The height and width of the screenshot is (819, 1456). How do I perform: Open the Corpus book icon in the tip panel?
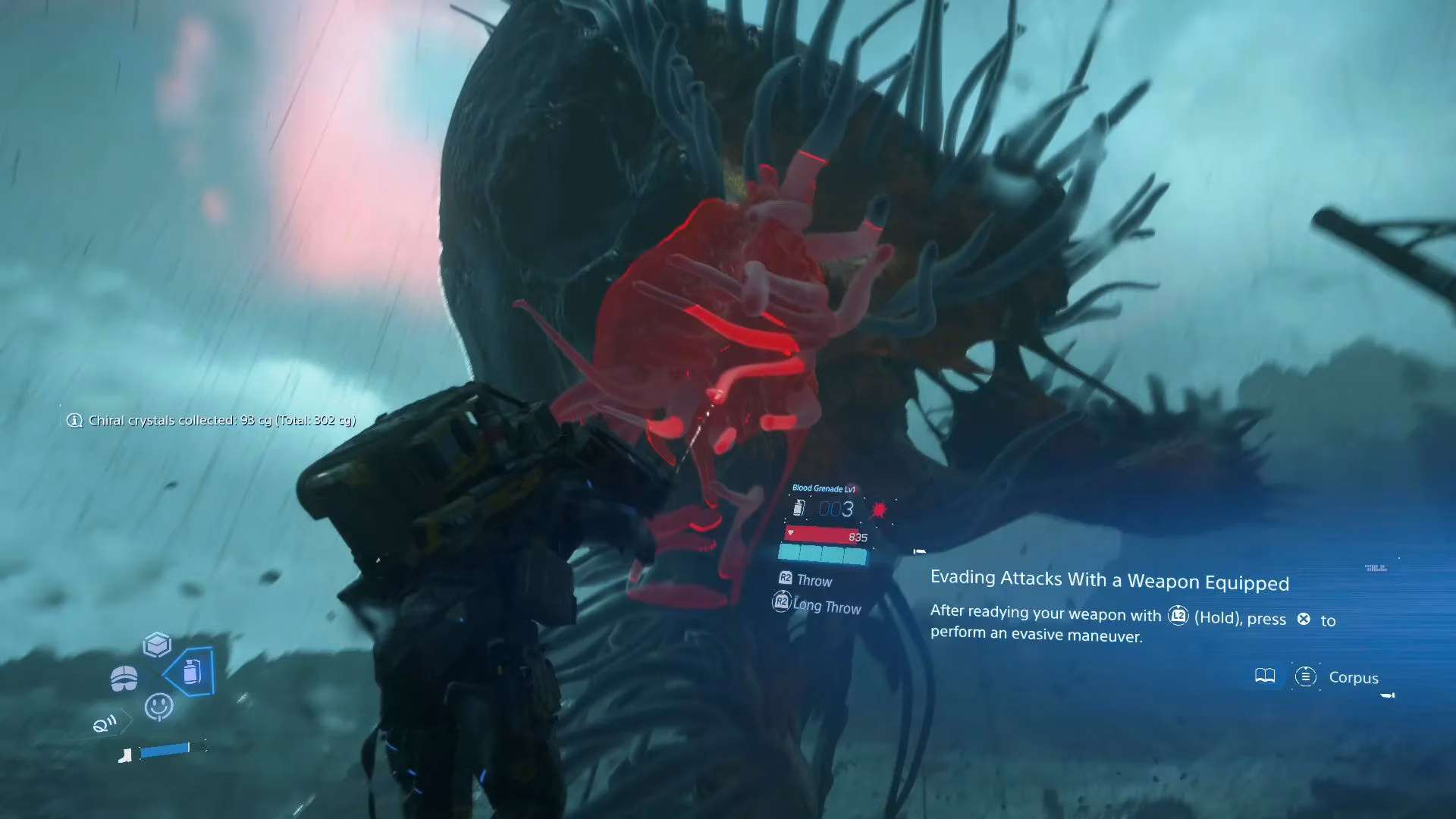(x=1265, y=676)
